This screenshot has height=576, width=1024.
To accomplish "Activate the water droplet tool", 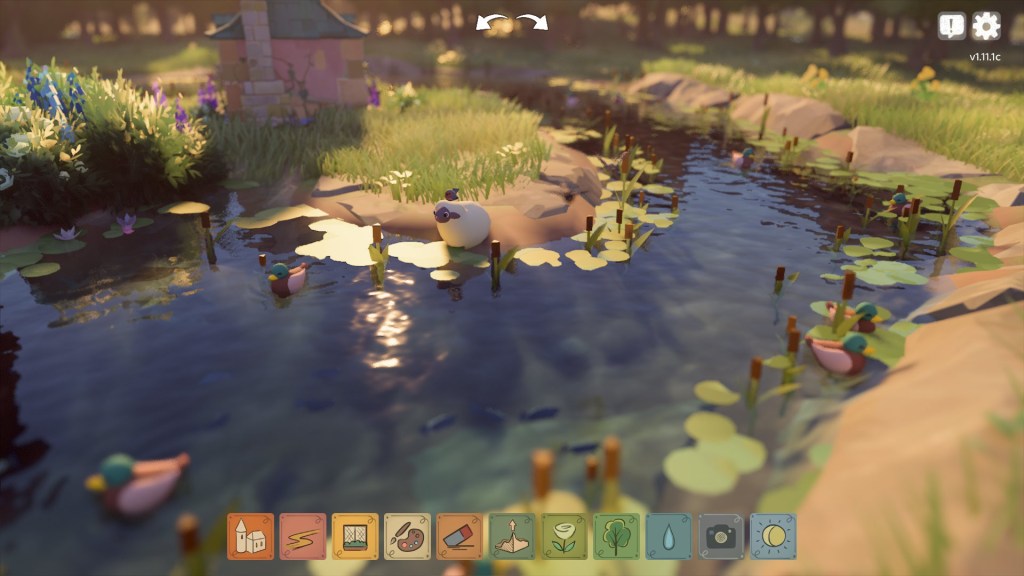I will pos(669,537).
